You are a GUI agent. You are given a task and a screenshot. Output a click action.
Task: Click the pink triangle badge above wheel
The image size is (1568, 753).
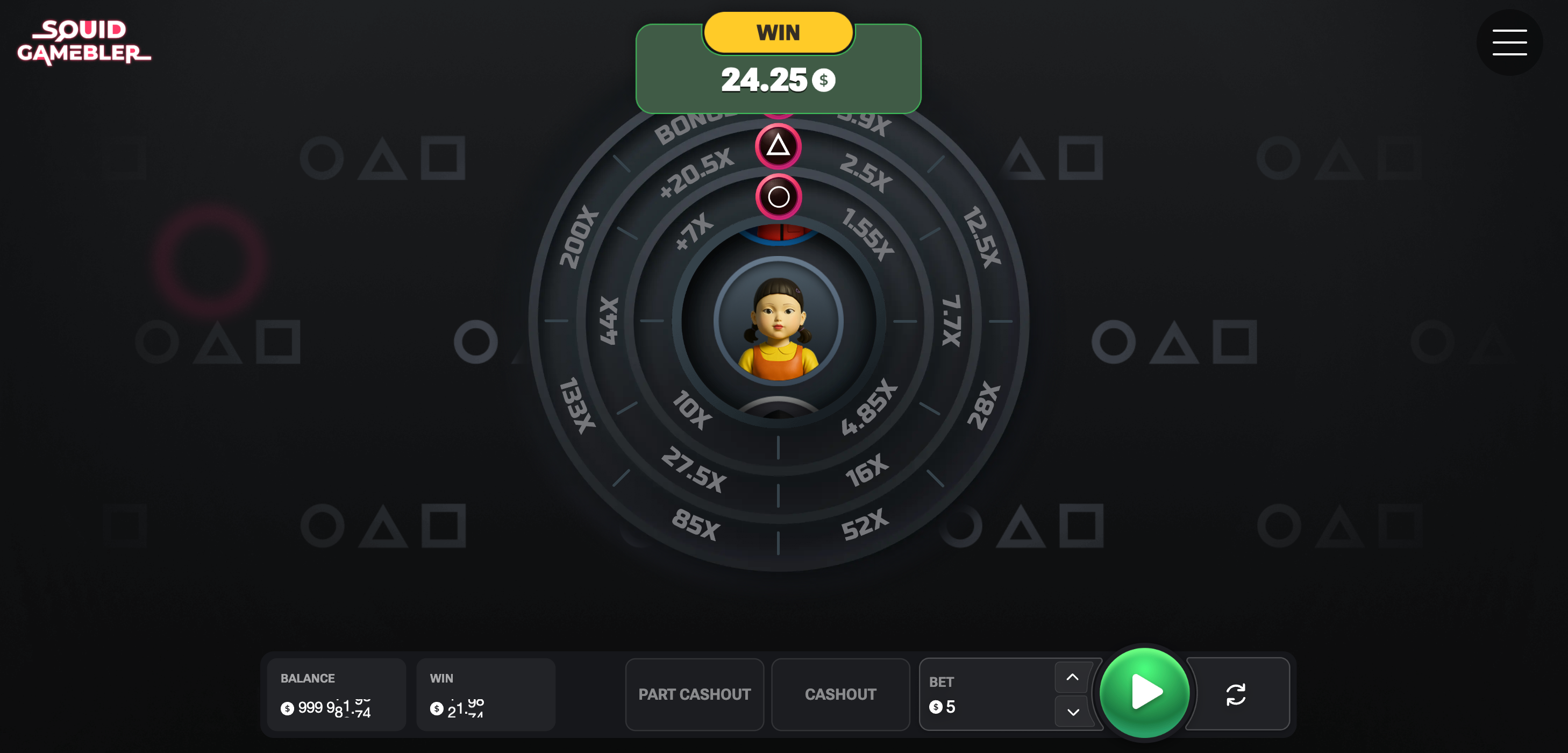pyautogui.click(x=778, y=146)
